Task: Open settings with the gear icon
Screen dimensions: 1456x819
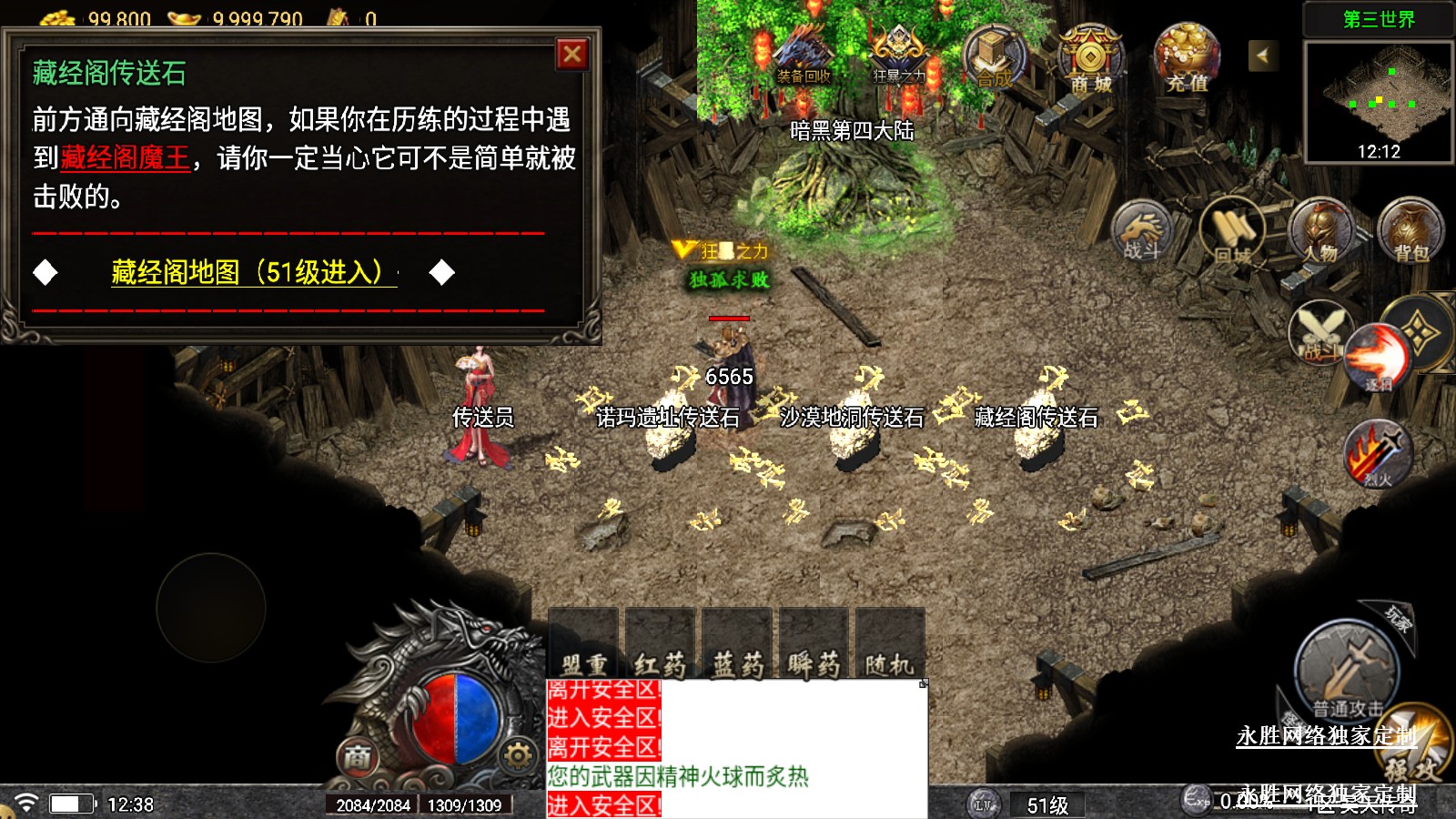Action: [518, 754]
